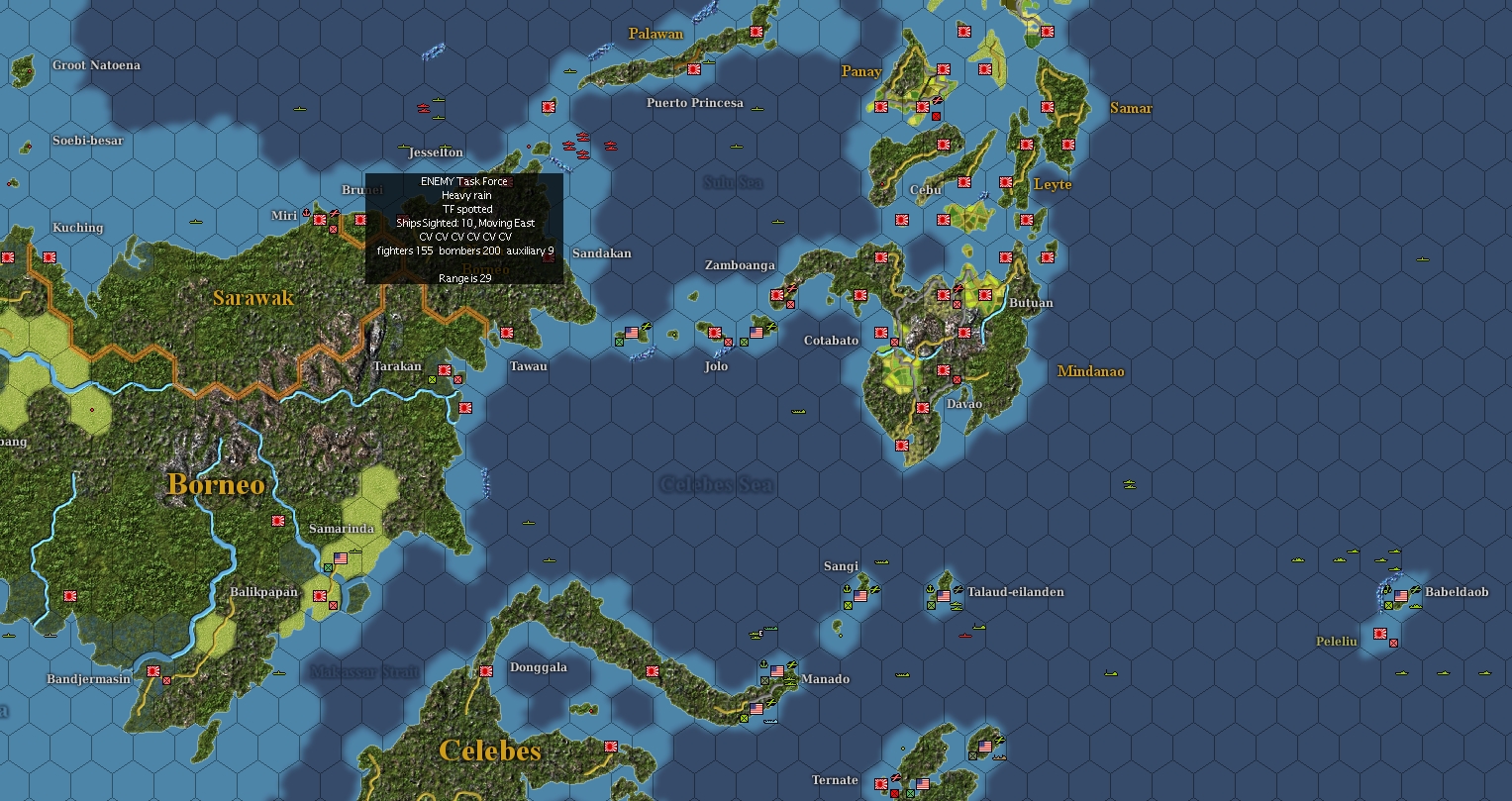Select the anchor port icon at Sangi
Image resolution: width=1512 pixels, height=801 pixels.
[x=847, y=590]
